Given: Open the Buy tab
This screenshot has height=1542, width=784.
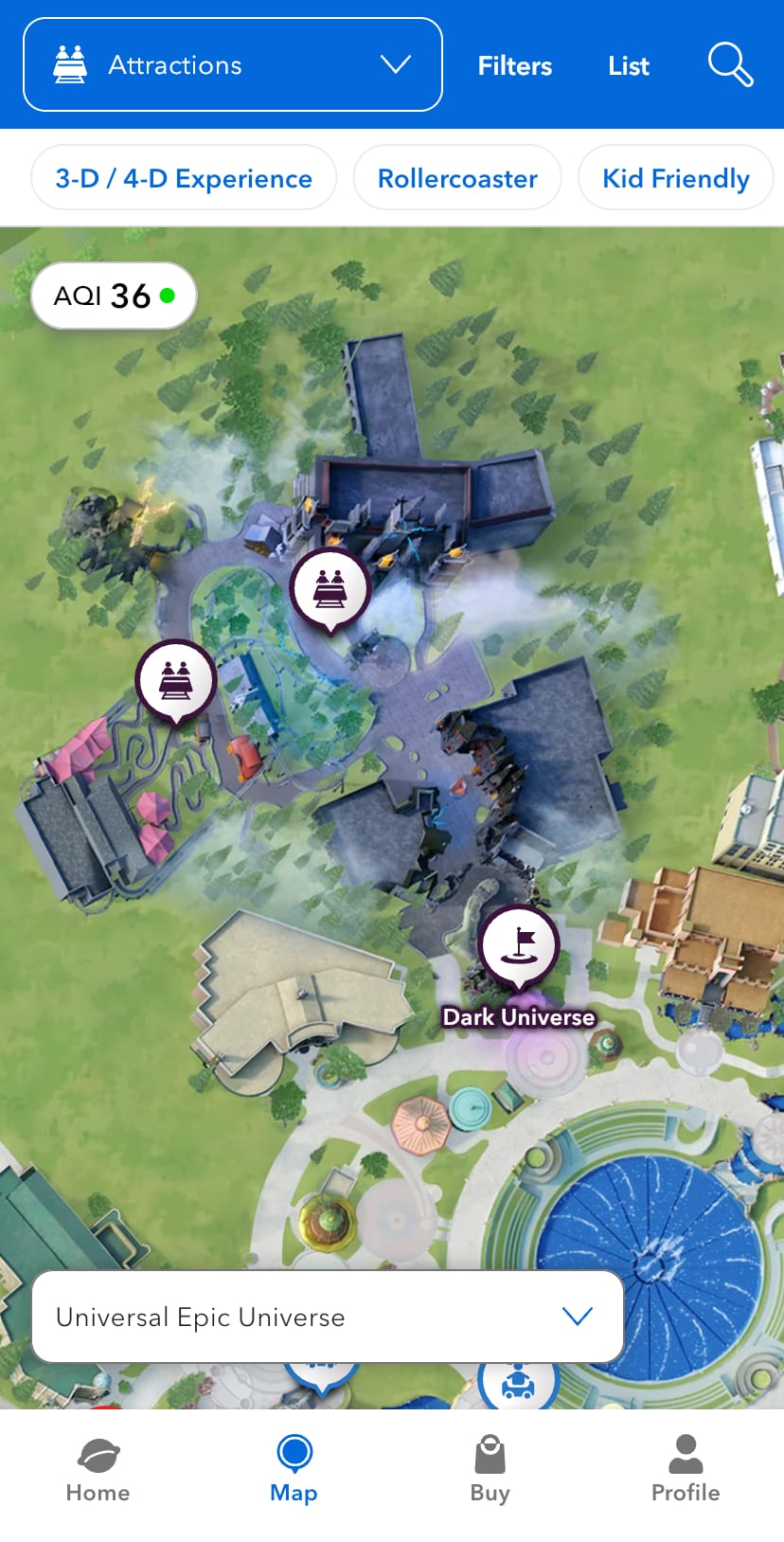Looking at the screenshot, I should click(490, 1469).
